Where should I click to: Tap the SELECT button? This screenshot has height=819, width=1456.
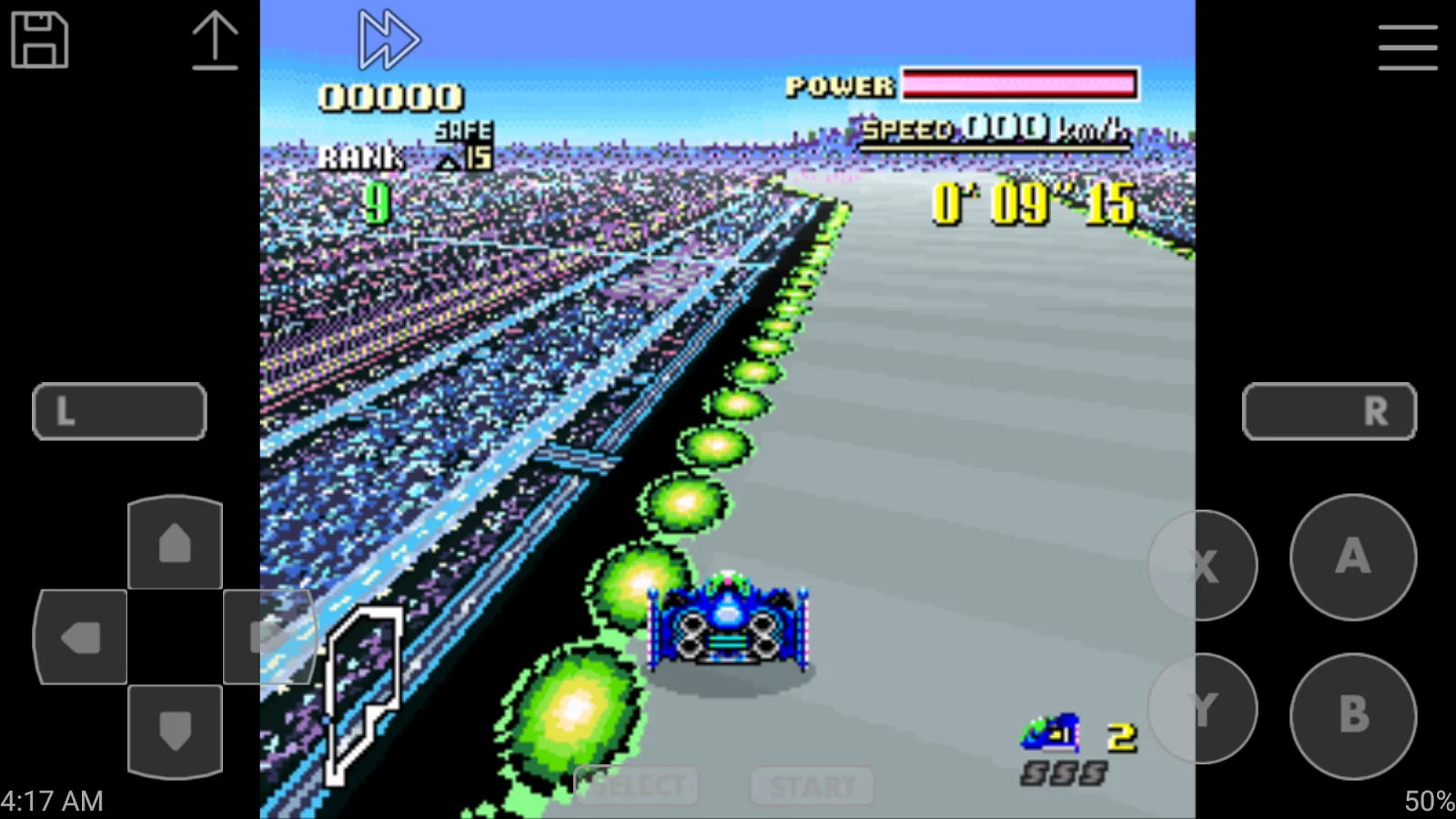click(x=637, y=785)
